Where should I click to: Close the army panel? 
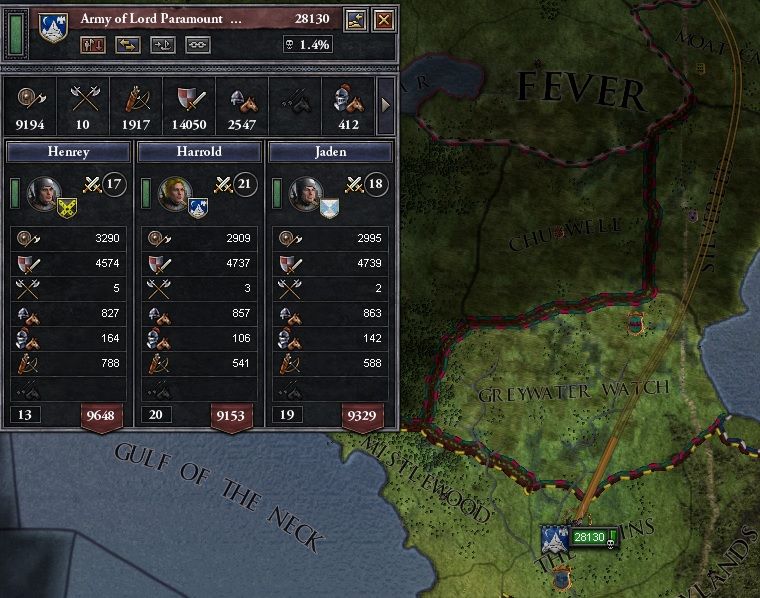tap(383, 20)
